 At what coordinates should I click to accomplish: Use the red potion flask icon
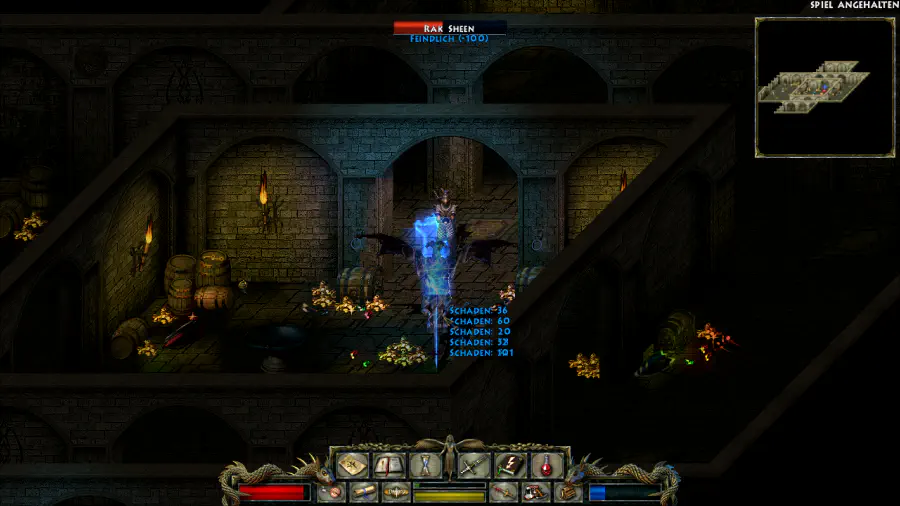click(546, 465)
